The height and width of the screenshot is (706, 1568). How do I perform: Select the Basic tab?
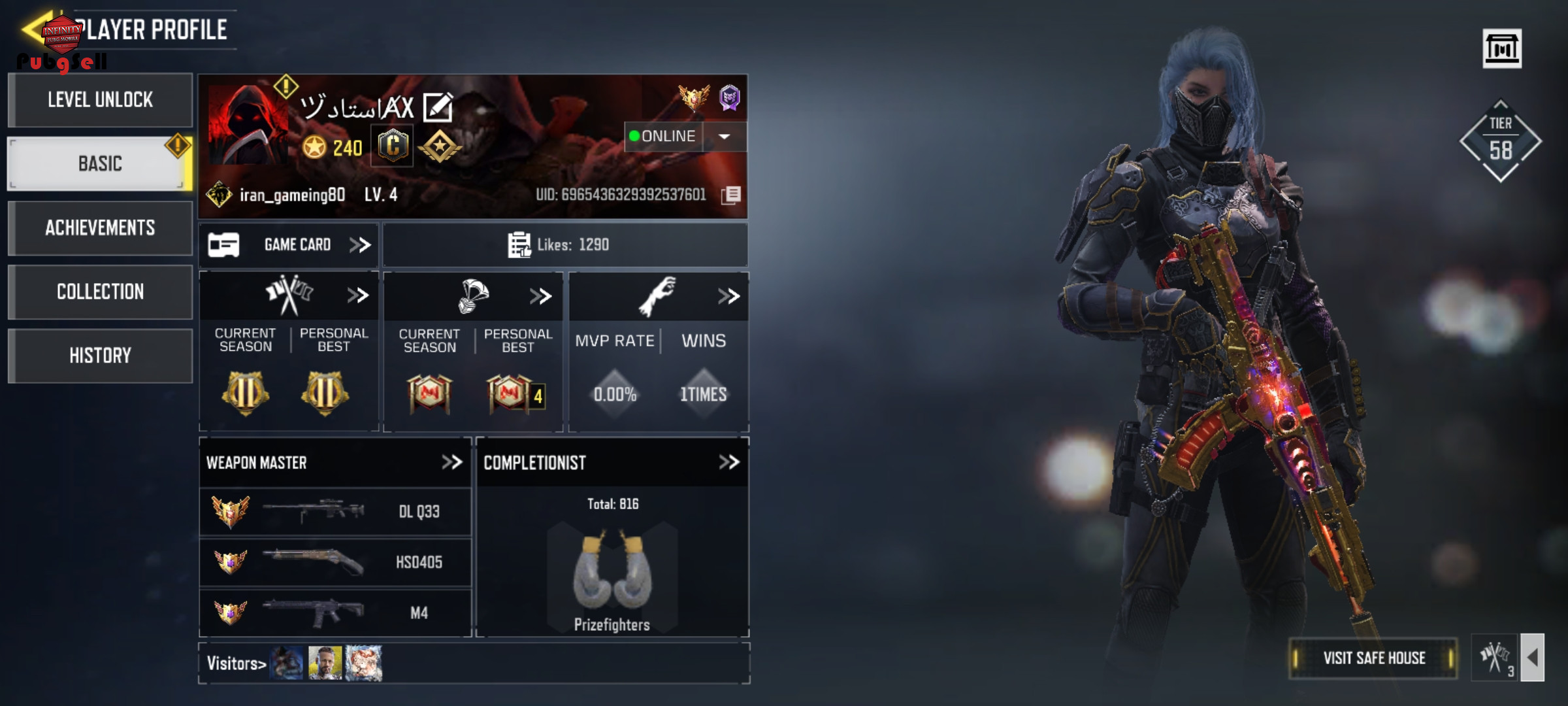click(100, 163)
